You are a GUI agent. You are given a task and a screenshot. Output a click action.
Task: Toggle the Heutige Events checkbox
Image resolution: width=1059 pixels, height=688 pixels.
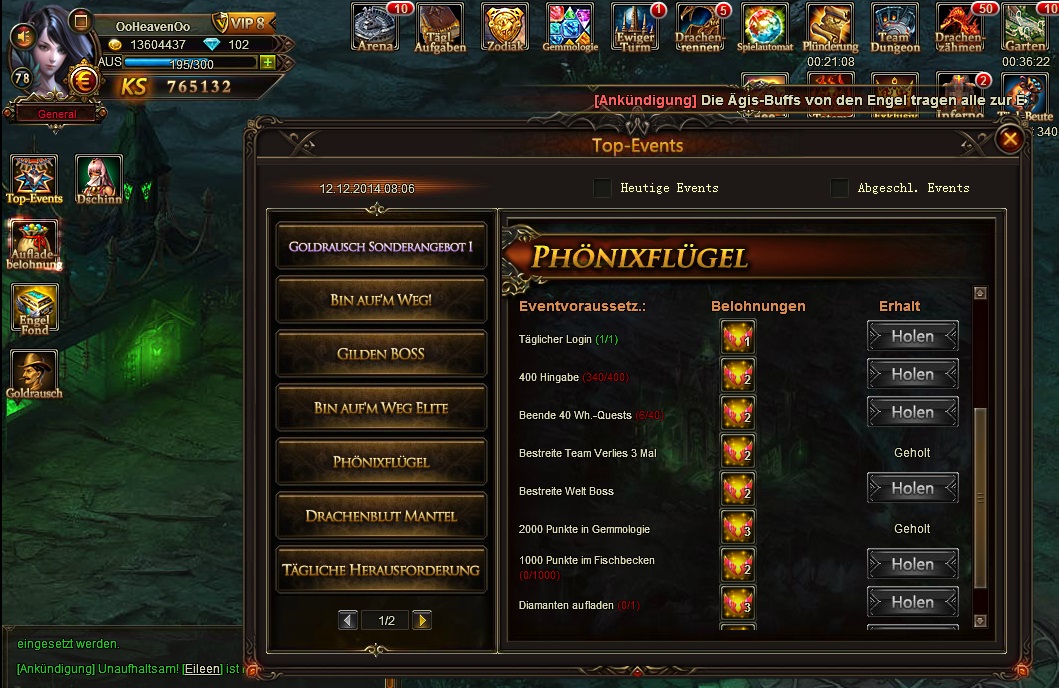[602, 188]
